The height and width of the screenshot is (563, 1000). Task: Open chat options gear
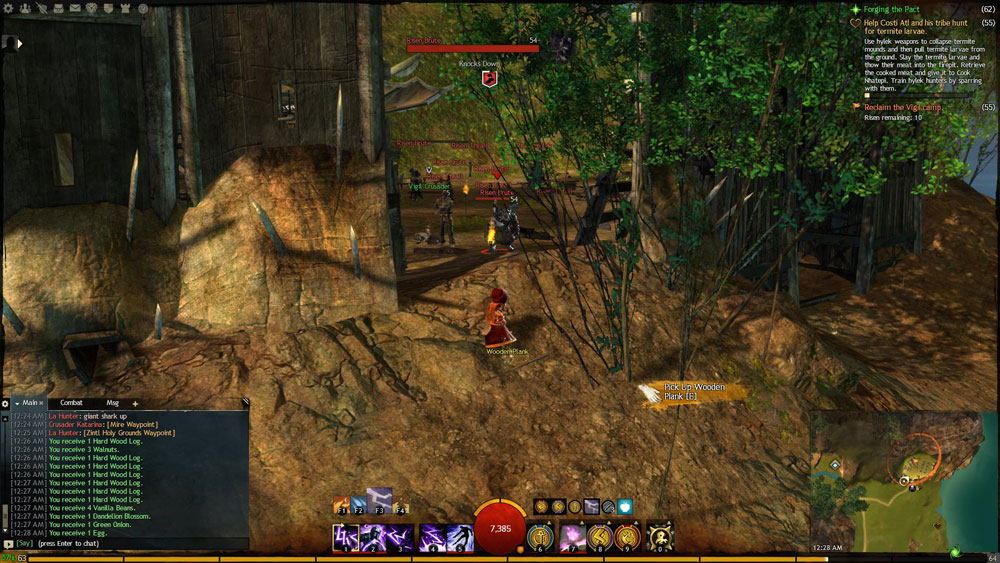point(5,403)
